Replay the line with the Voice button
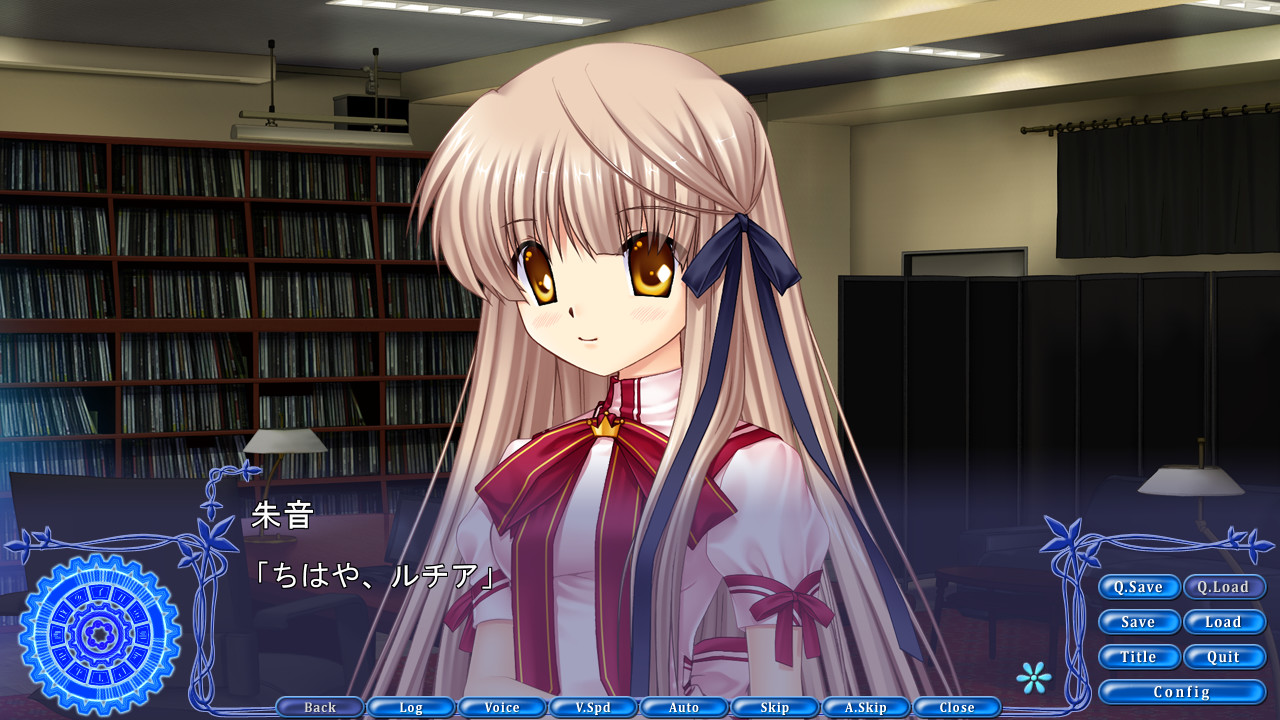 pos(501,707)
